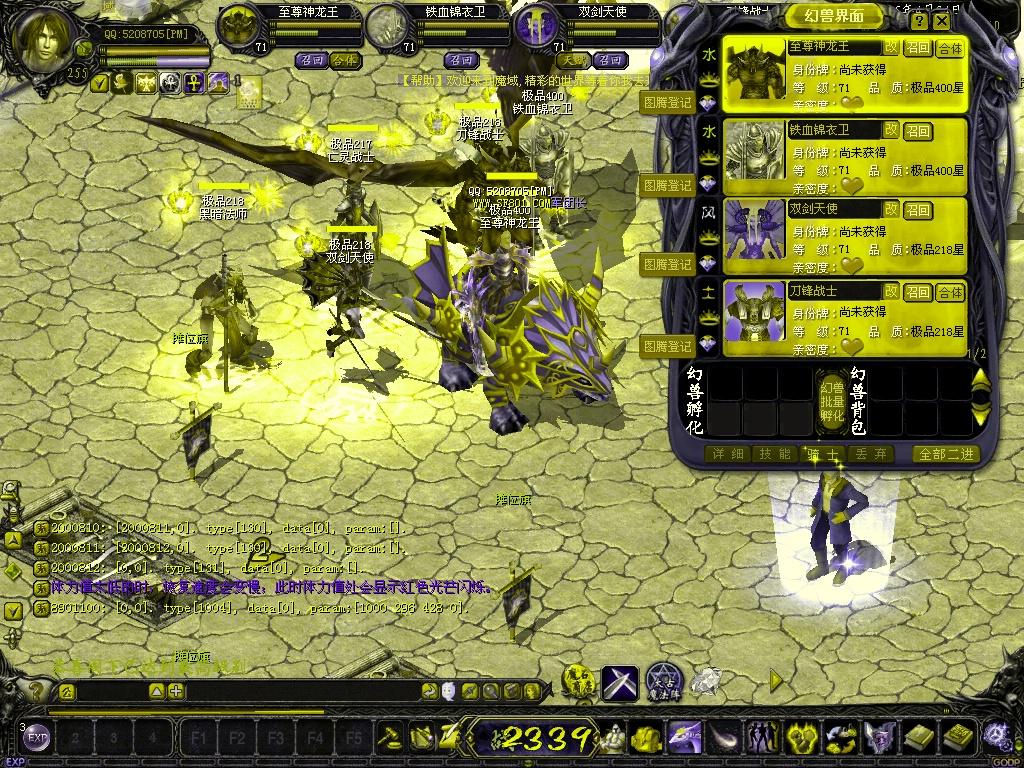Screen dimensions: 1024x768
Task: Click 图腾登记 beside 至尊神龙王
Action: (667, 102)
